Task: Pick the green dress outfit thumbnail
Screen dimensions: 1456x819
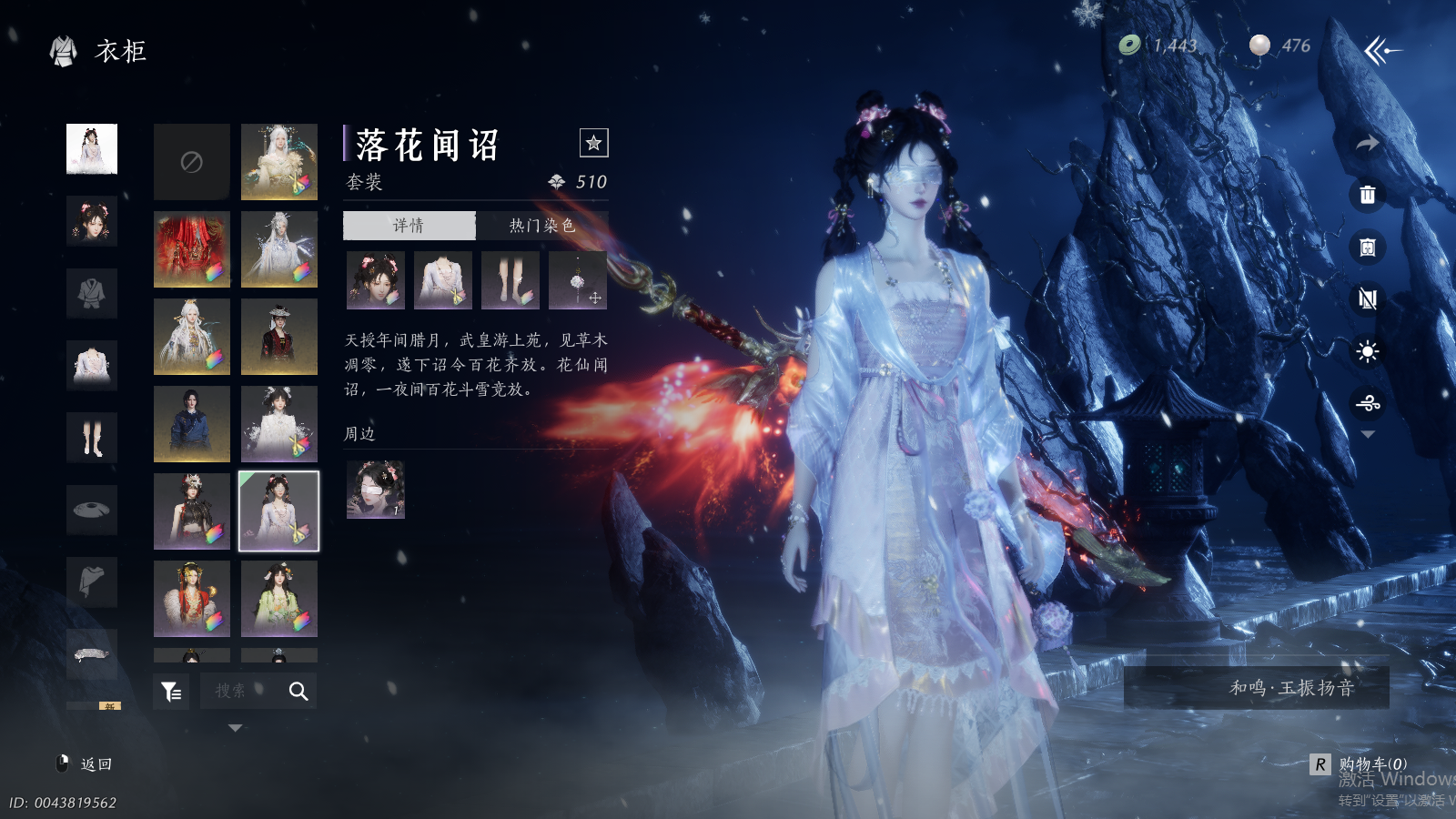Action: click(279, 599)
